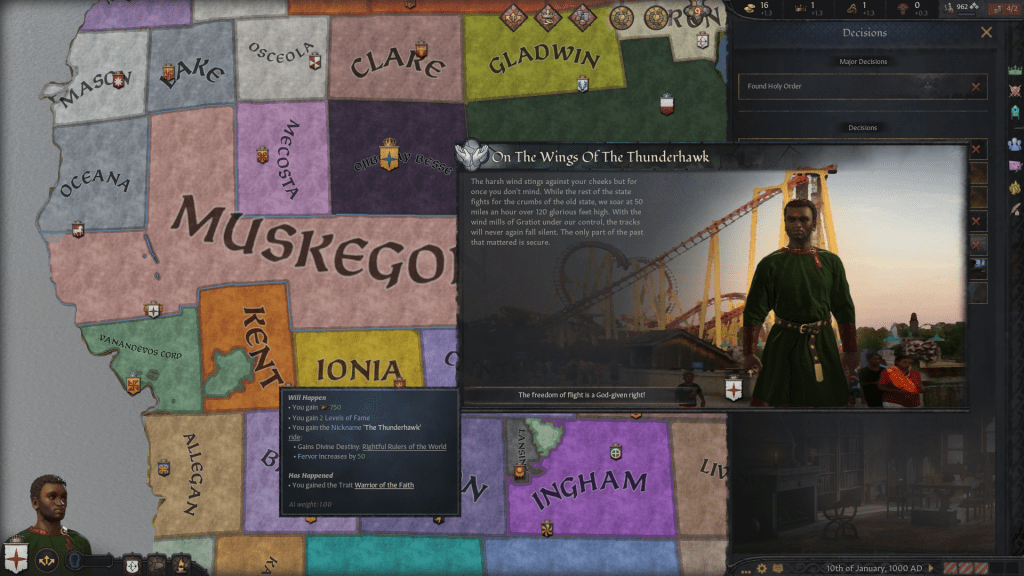Click the Gladwin county shield marker
This screenshot has height=576, width=1024.
pos(582,84)
